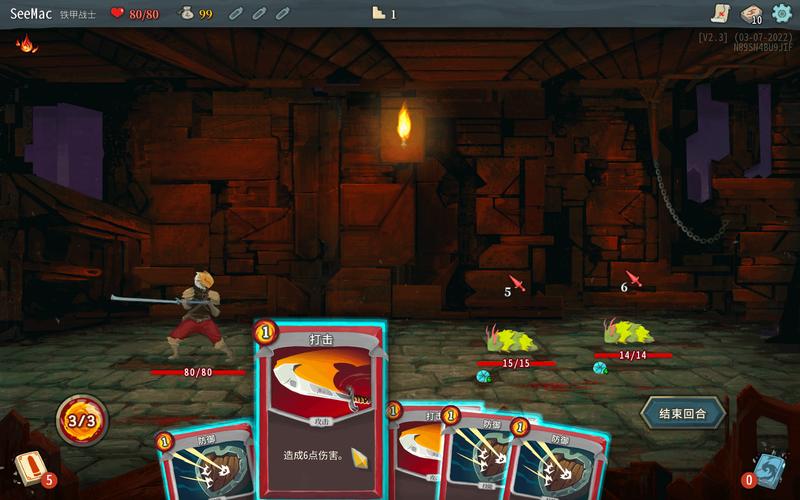The height and width of the screenshot is (500, 800).
Task: Open the settings gear menu
Action: 781,13
